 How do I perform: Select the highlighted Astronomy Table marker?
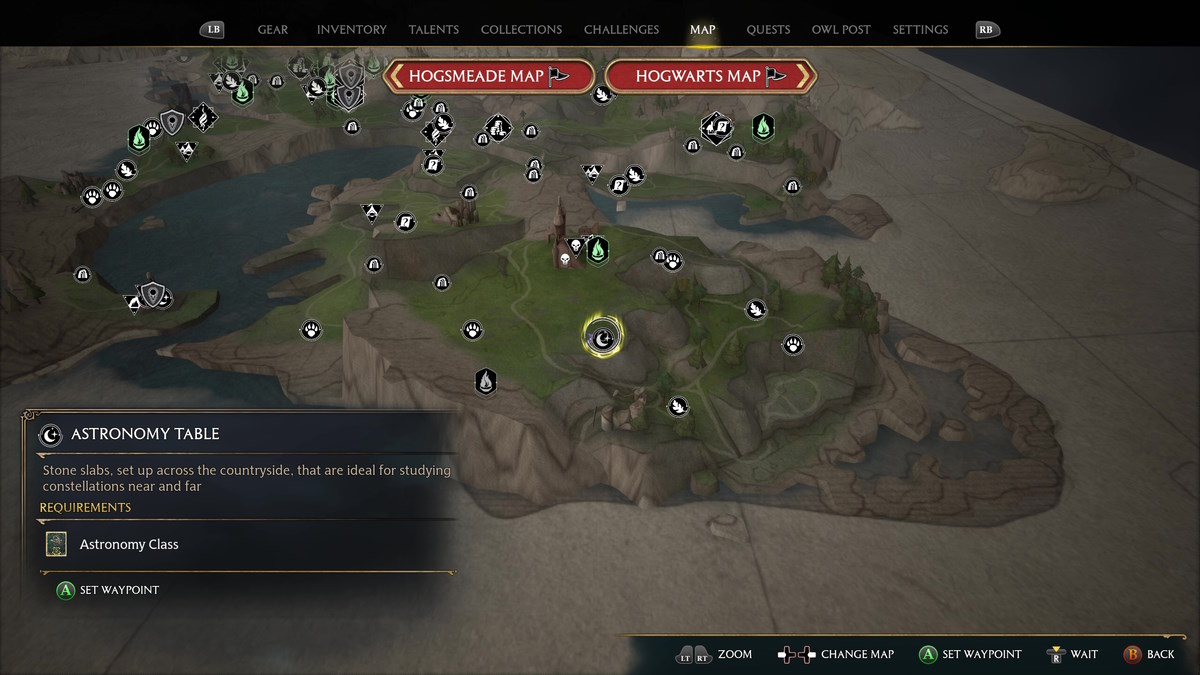coord(602,340)
